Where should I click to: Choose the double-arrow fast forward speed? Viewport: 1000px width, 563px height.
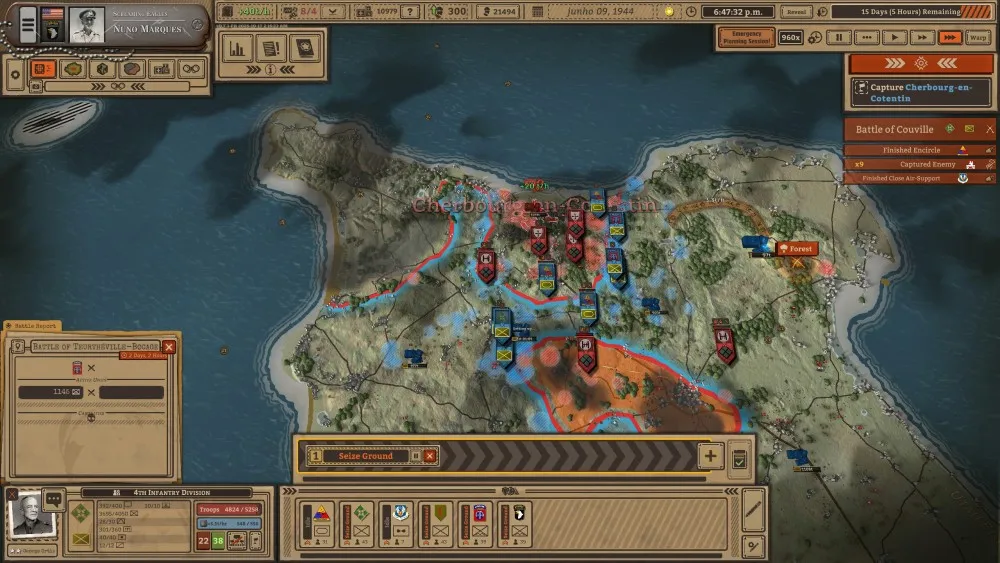pos(922,37)
